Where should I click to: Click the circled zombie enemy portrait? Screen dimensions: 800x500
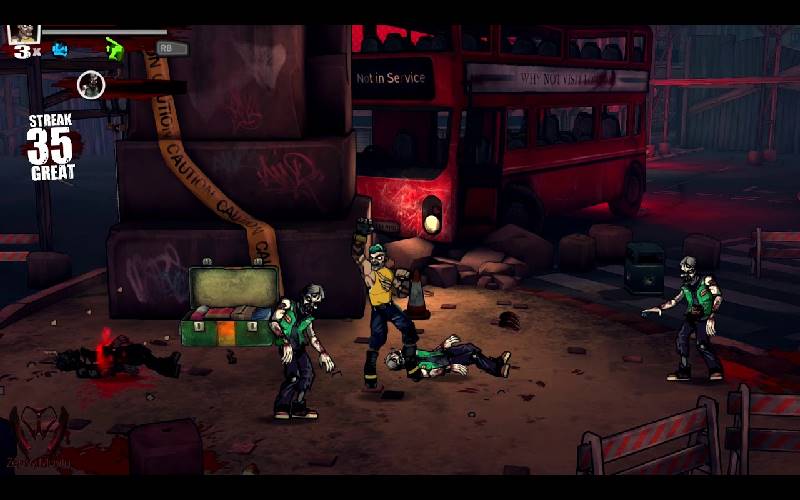pyautogui.click(x=91, y=85)
